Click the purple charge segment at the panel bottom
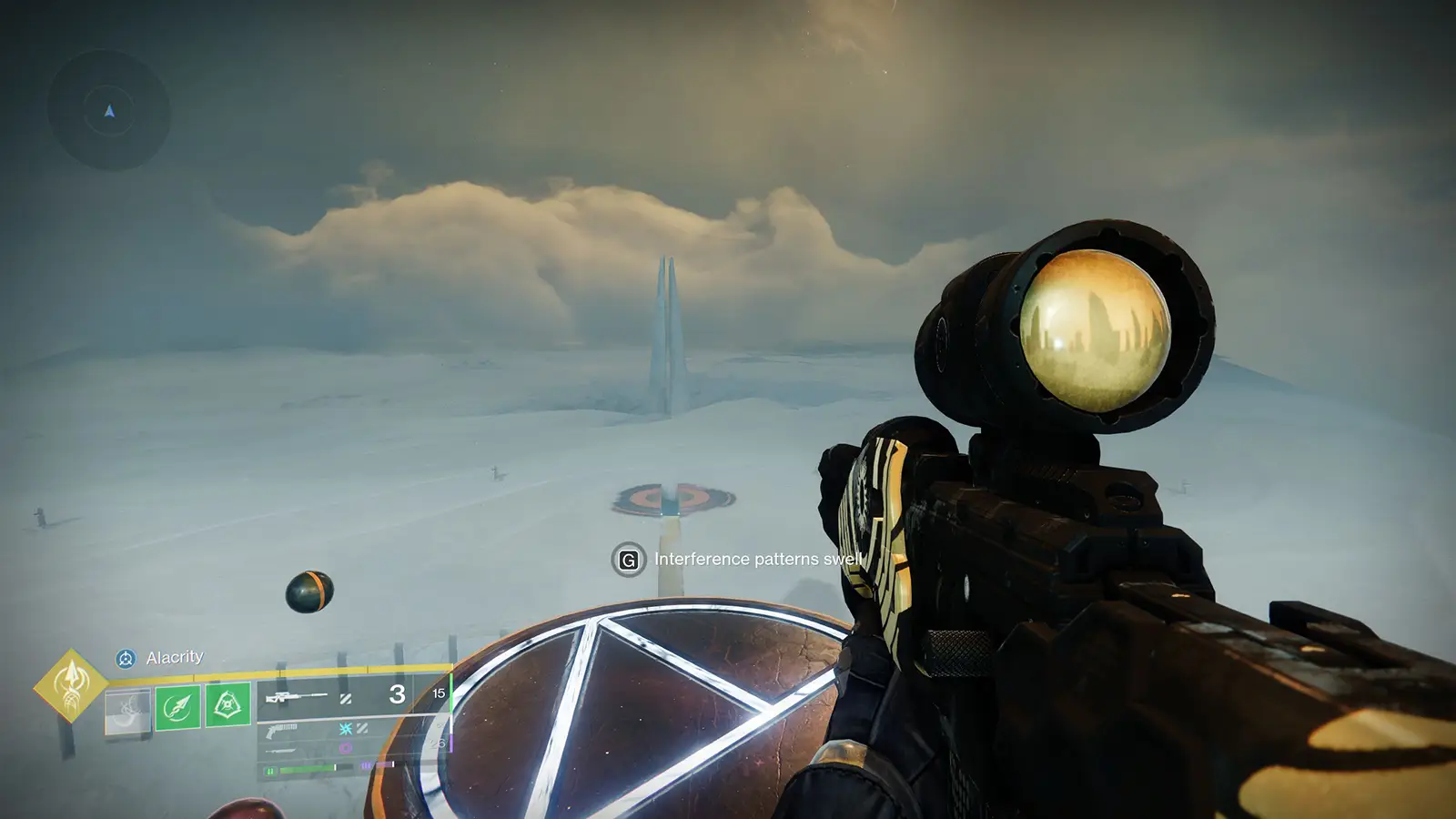This screenshot has width=1456, height=819. point(365,763)
